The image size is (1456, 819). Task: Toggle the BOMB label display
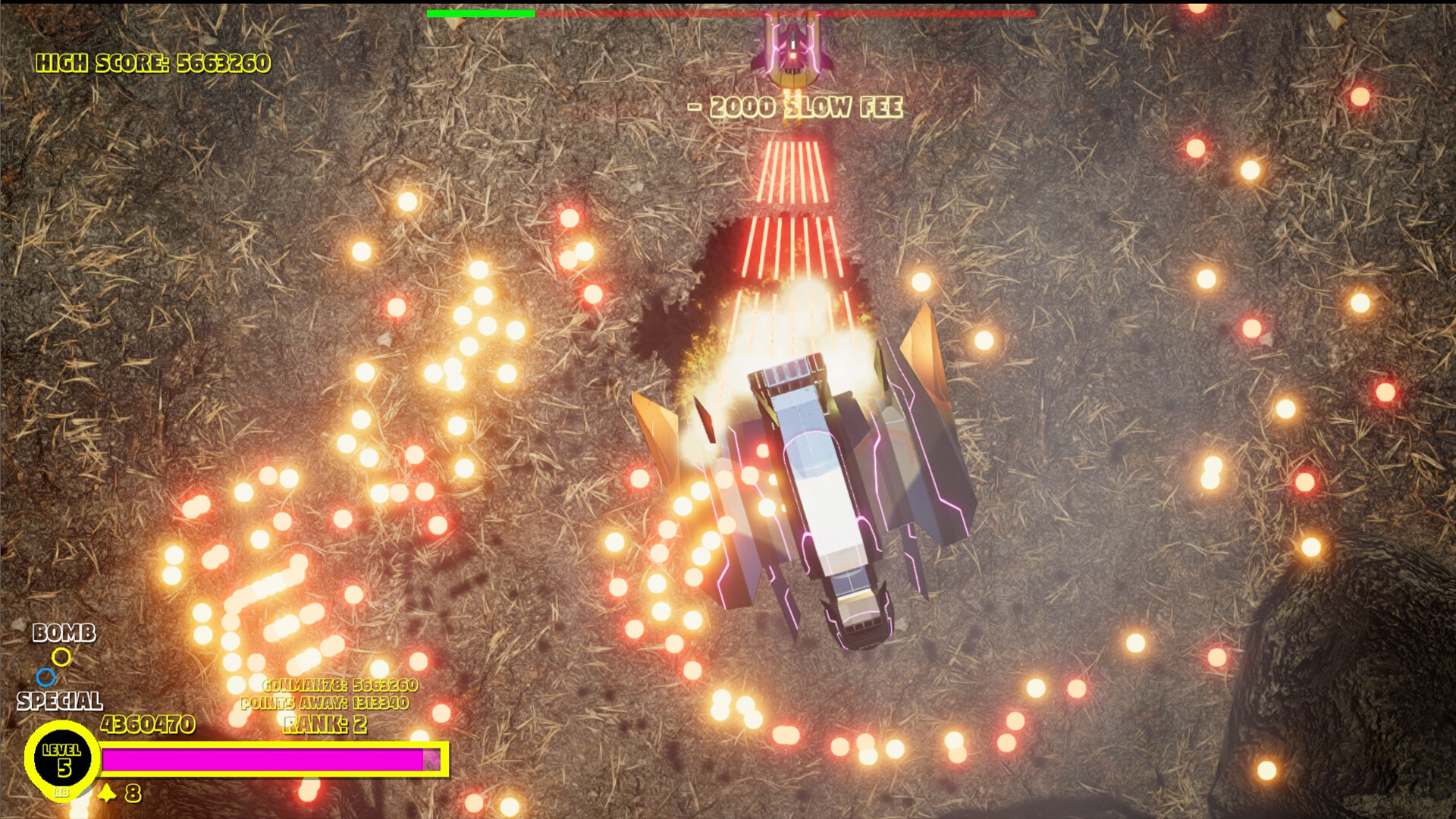pos(64,633)
